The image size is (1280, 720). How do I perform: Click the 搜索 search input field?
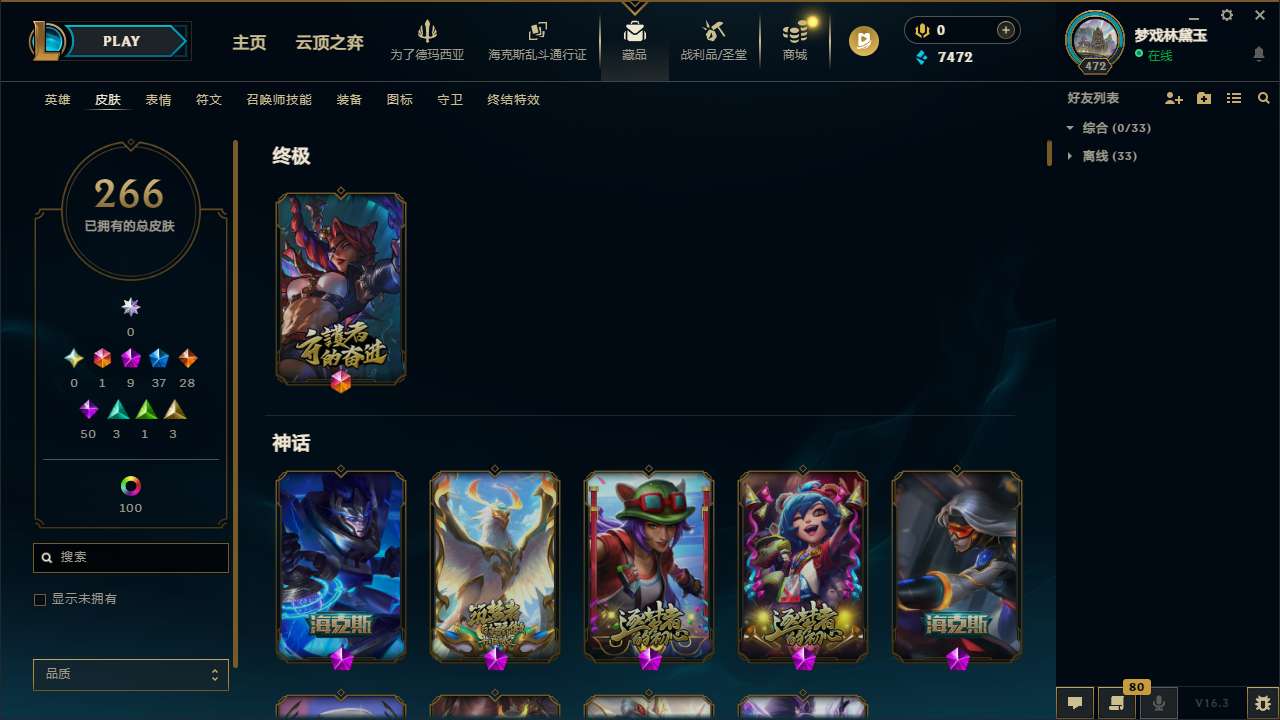pyautogui.click(x=130, y=557)
